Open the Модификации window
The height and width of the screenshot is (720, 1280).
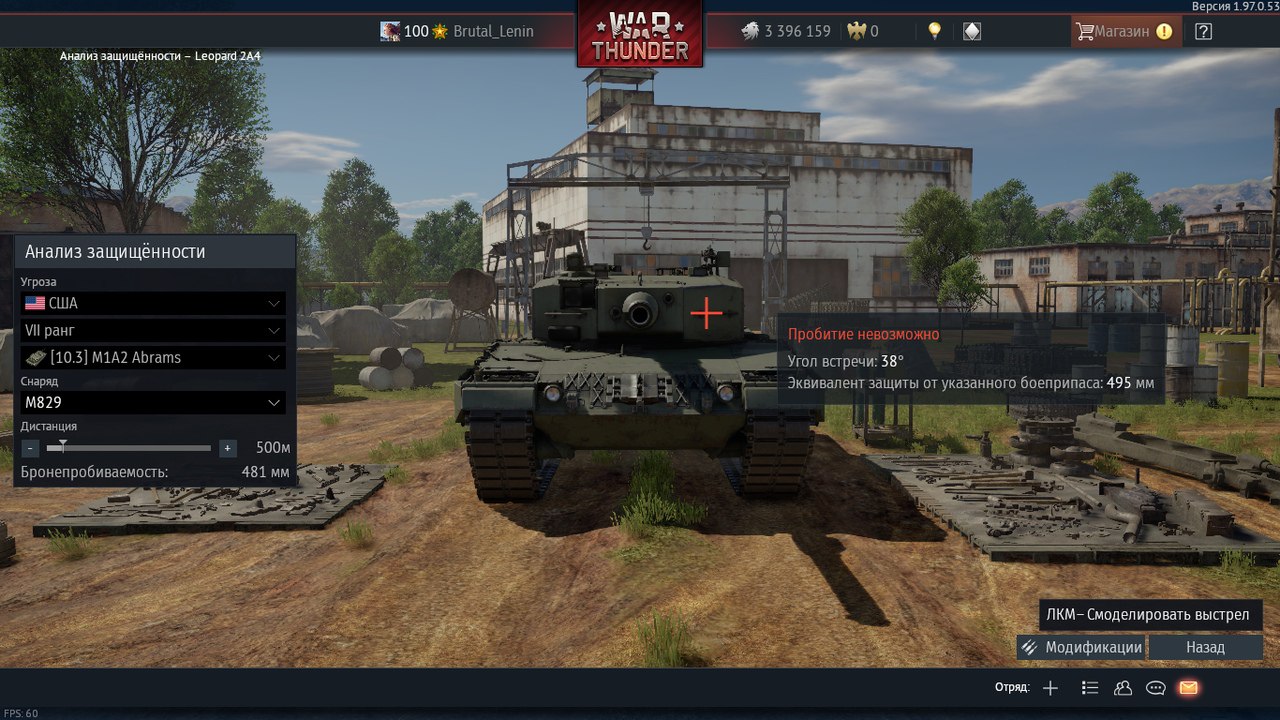coord(1081,647)
